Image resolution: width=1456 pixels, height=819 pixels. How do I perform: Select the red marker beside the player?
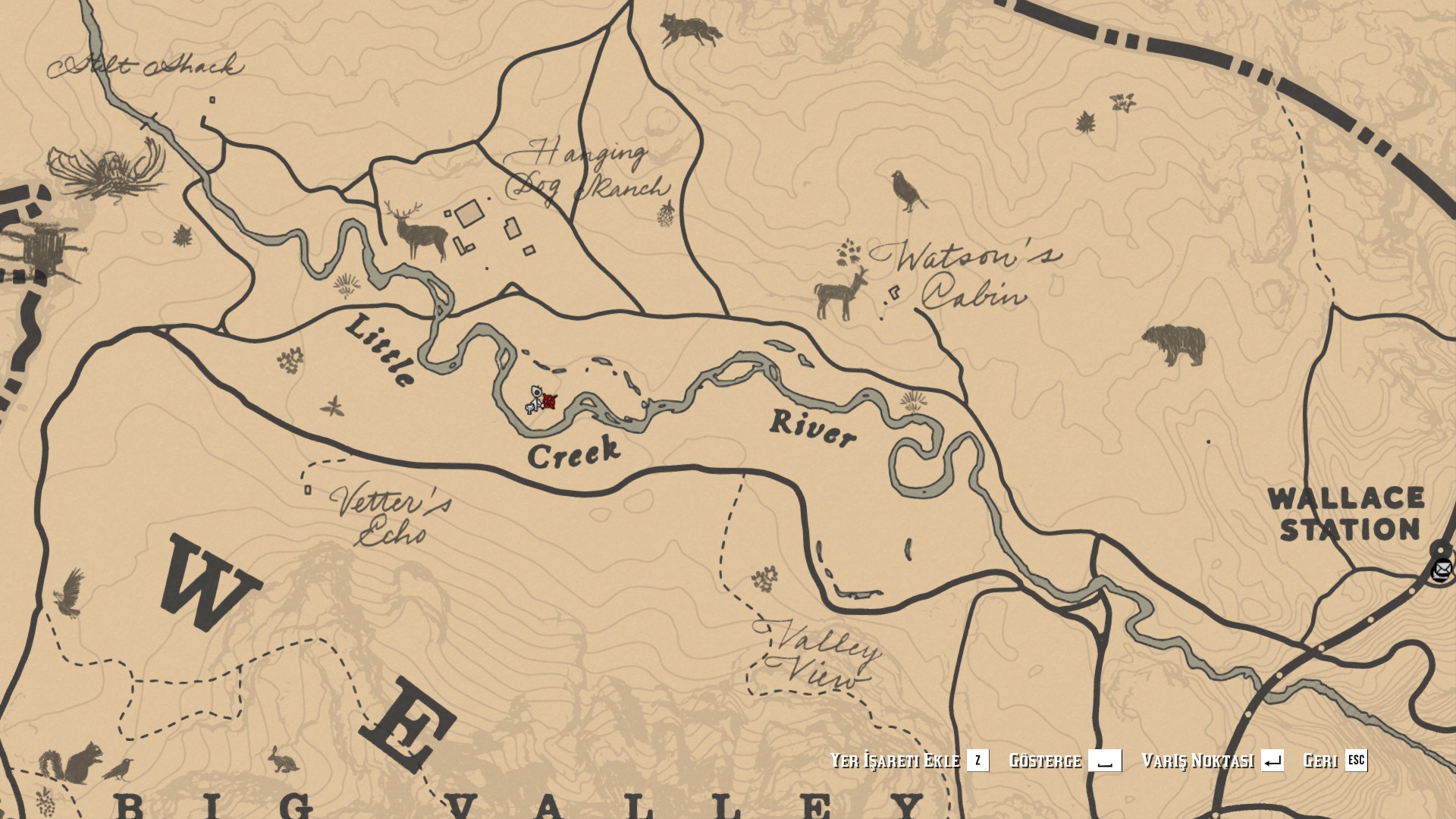[x=550, y=401]
